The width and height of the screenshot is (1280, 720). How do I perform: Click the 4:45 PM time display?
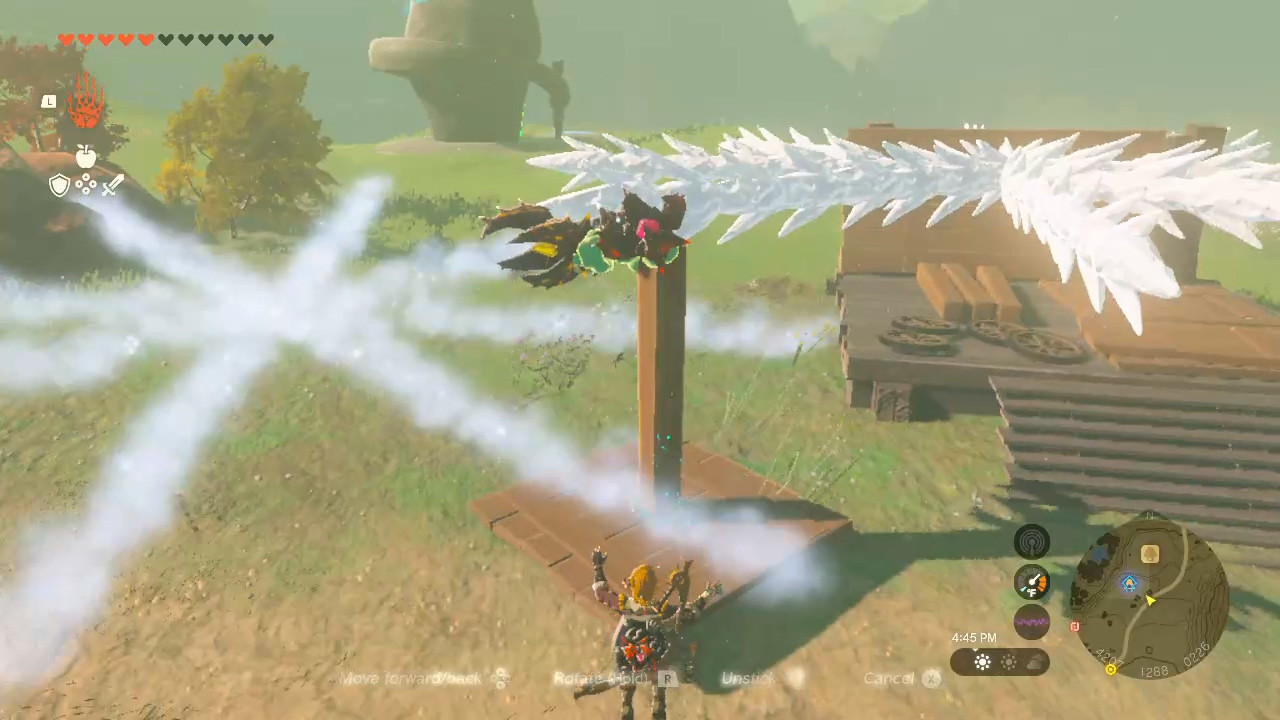[973, 637]
